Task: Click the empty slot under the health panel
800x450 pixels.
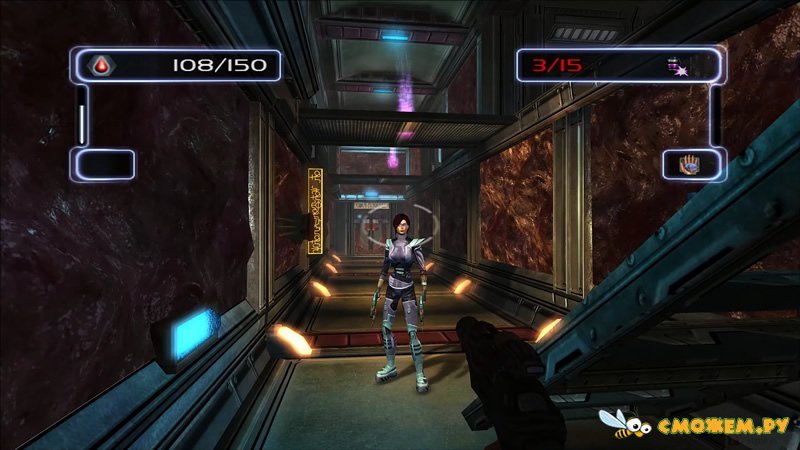Action: (x=101, y=164)
